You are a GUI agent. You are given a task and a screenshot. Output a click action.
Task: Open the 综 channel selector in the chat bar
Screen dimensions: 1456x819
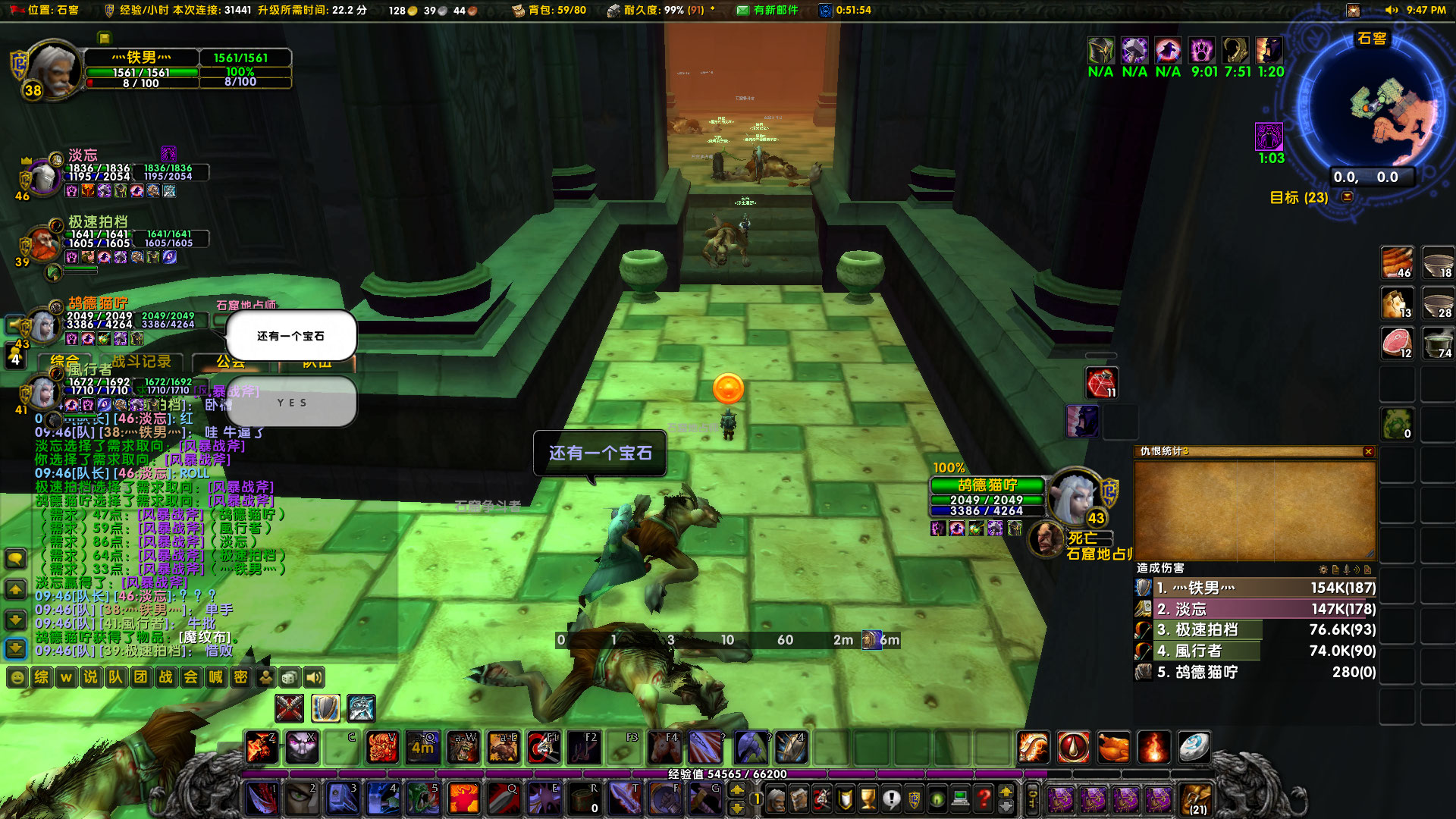click(x=40, y=677)
